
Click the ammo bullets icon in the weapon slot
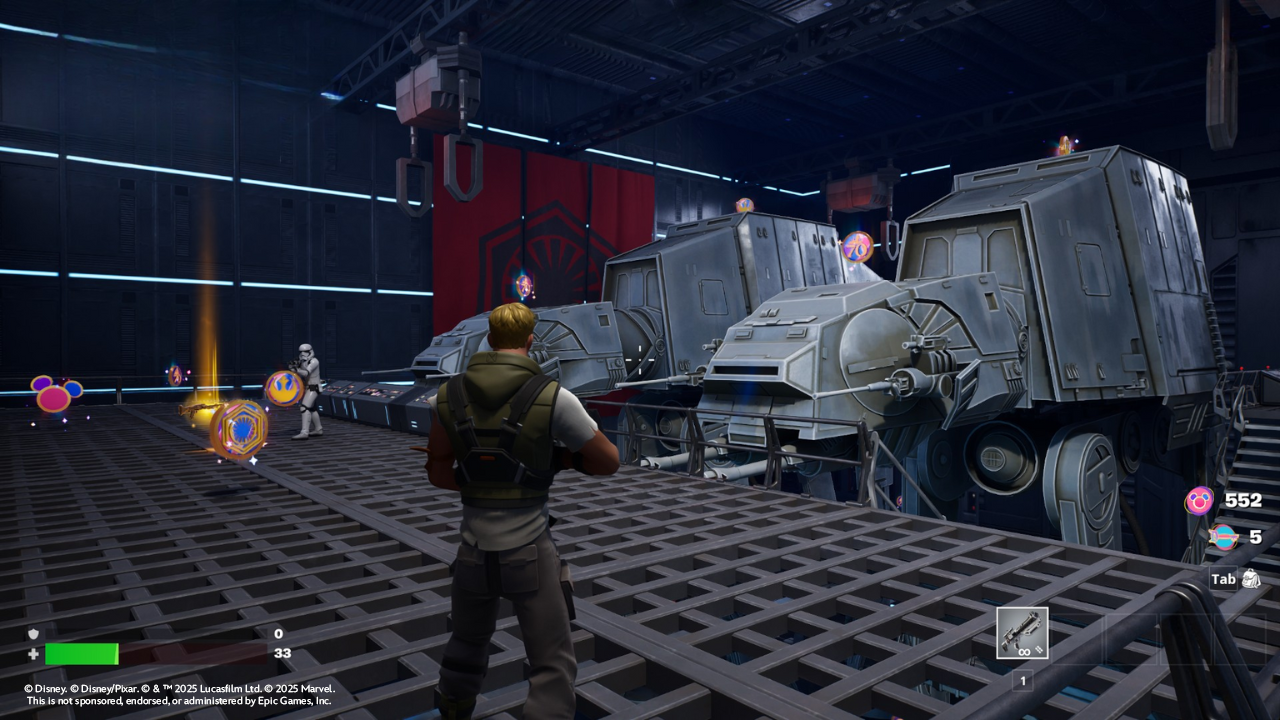click(1038, 651)
